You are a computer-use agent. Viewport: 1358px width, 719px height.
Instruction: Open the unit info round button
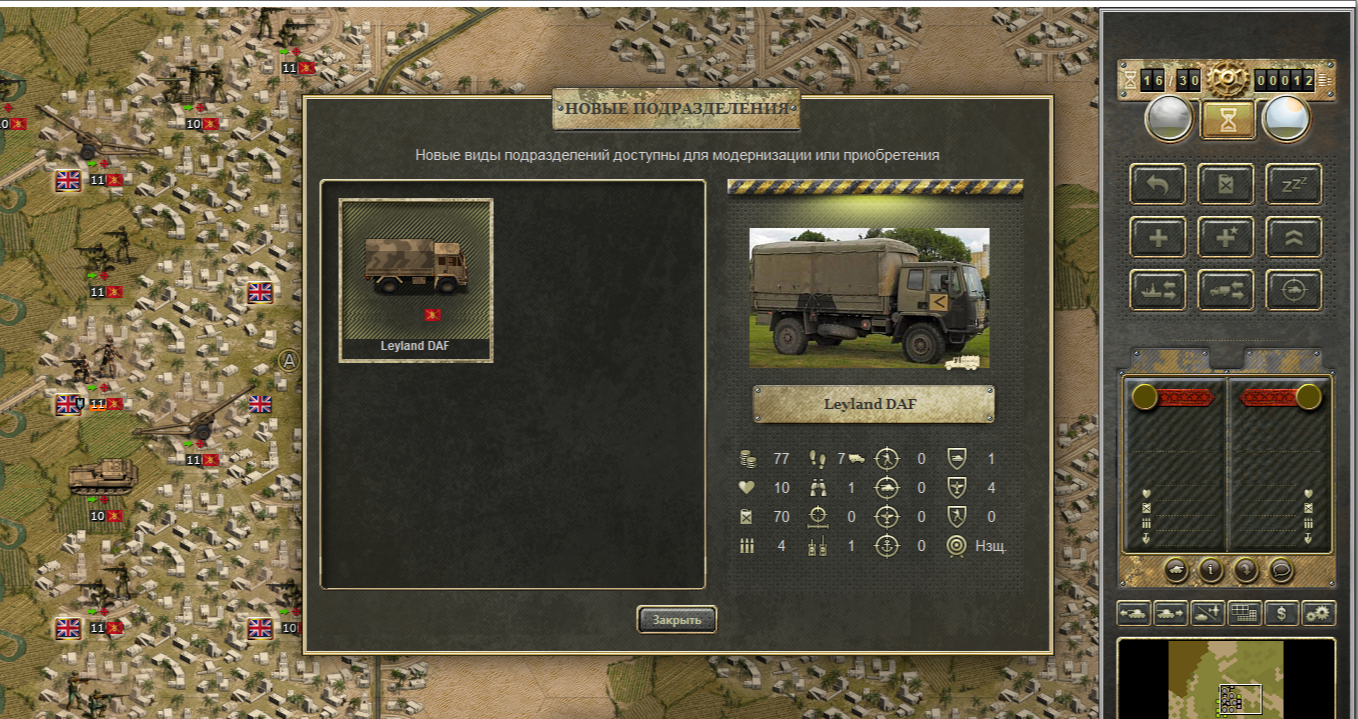pyautogui.click(x=1211, y=570)
